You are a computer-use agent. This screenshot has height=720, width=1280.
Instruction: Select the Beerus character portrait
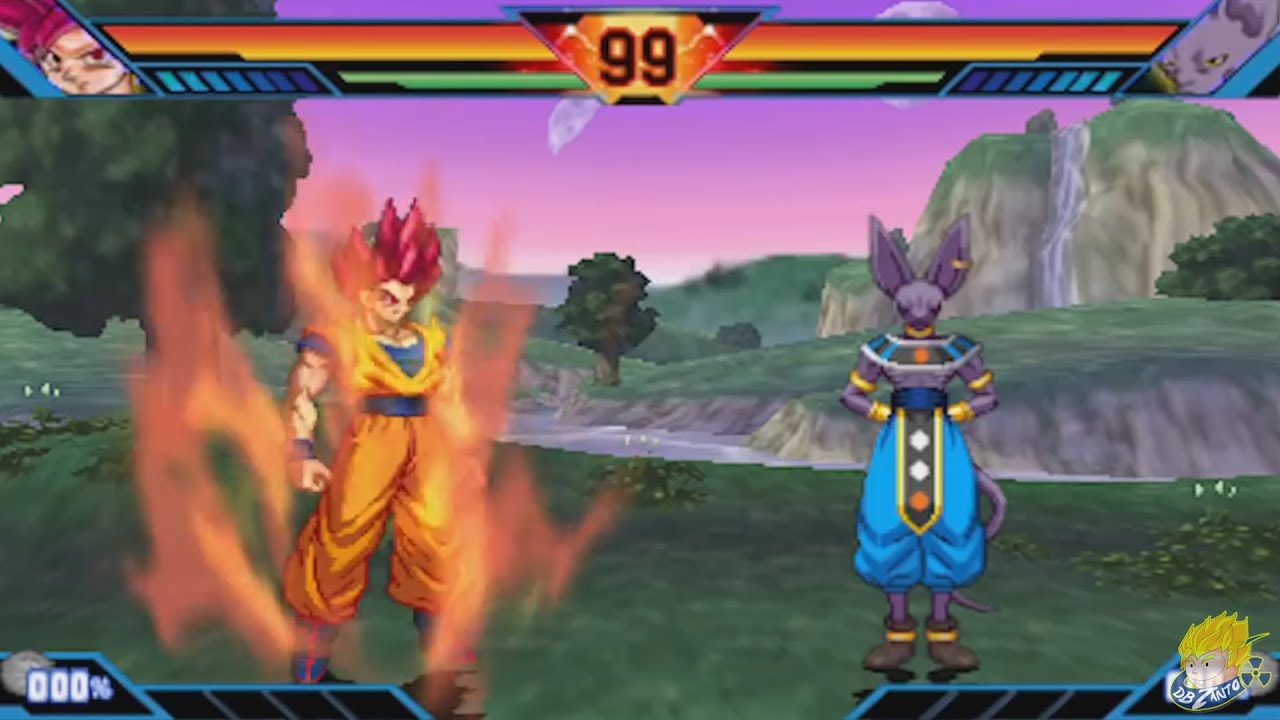click(1215, 45)
